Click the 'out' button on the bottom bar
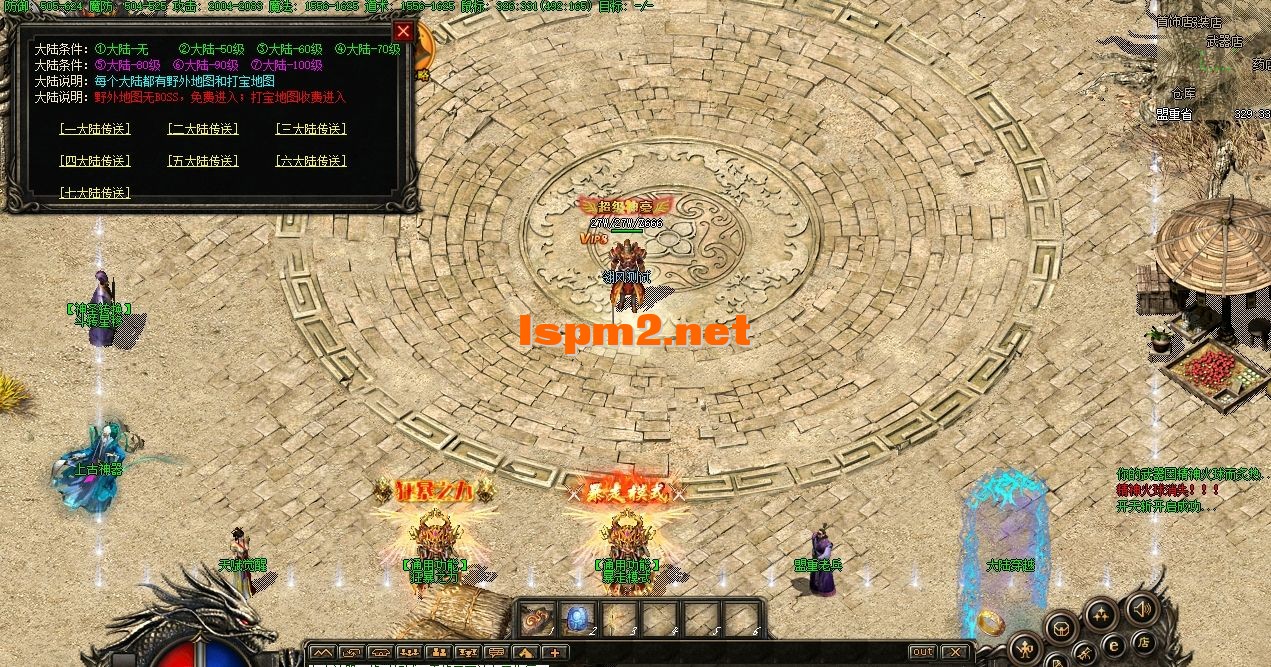Screen dimensions: 1271x667 pos(922,653)
